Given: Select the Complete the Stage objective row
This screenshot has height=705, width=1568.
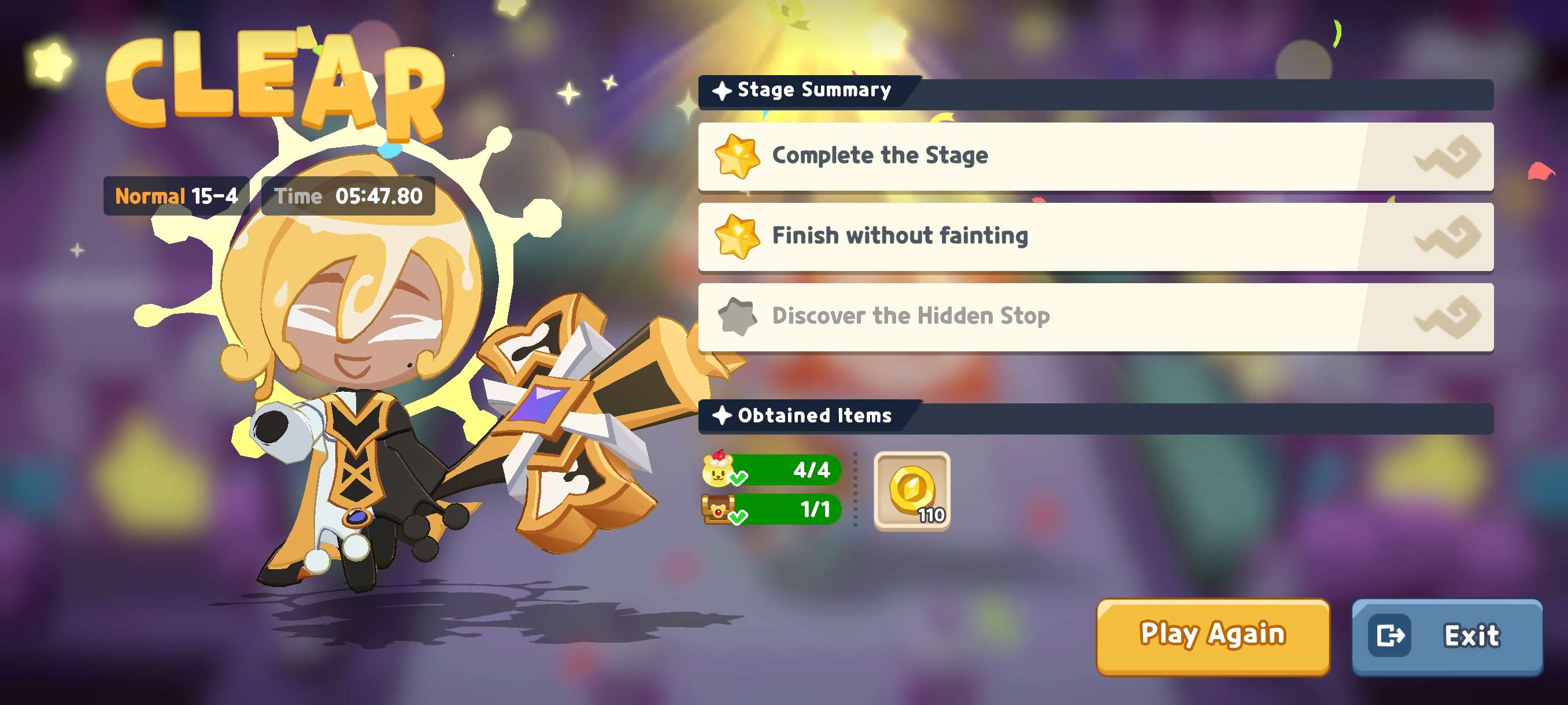Looking at the screenshot, I should pyautogui.click(x=1095, y=155).
